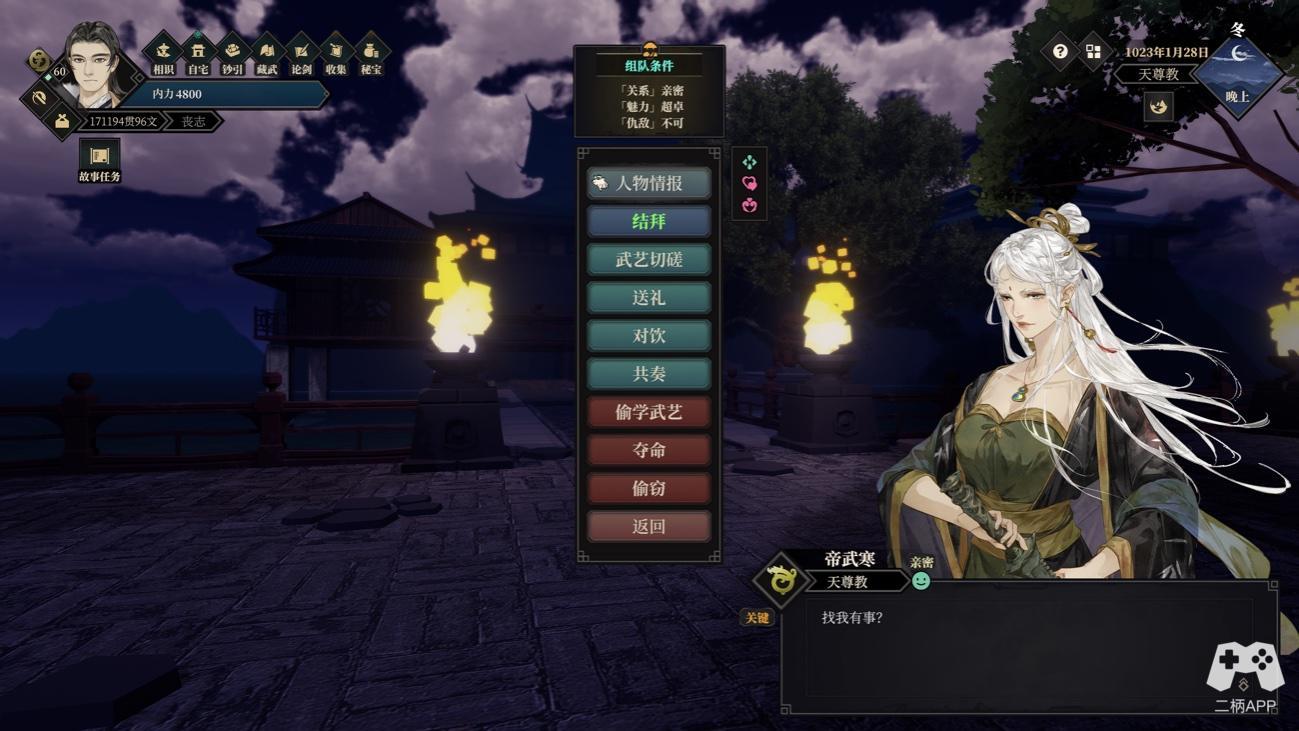Go to 自宅 home menu
The width and height of the screenshot is (1299, 731).
(198, 53)
